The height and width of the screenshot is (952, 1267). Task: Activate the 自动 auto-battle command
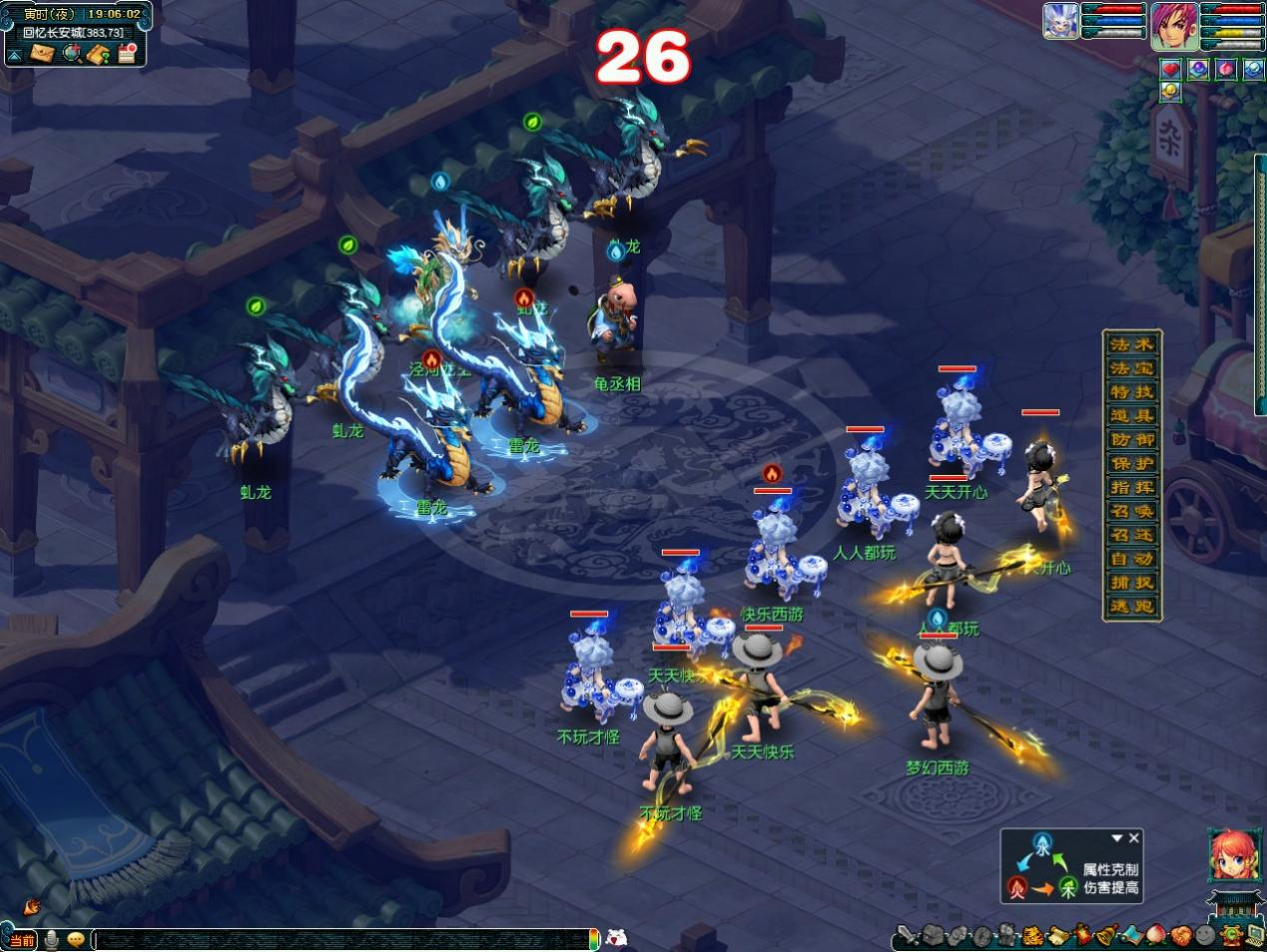point(1131,559)
